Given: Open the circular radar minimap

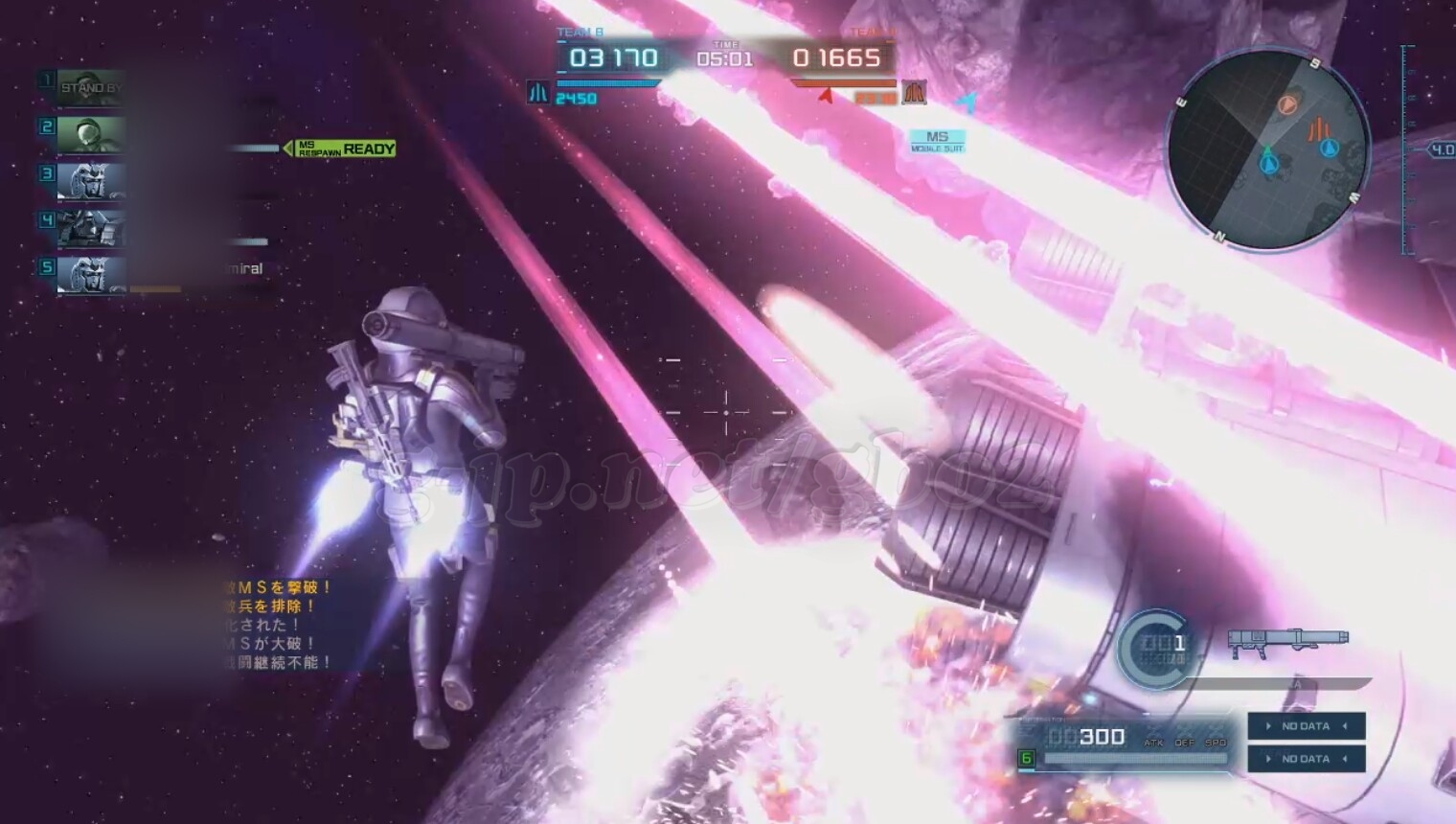Looking at the screenshot, I should 1266,149.
